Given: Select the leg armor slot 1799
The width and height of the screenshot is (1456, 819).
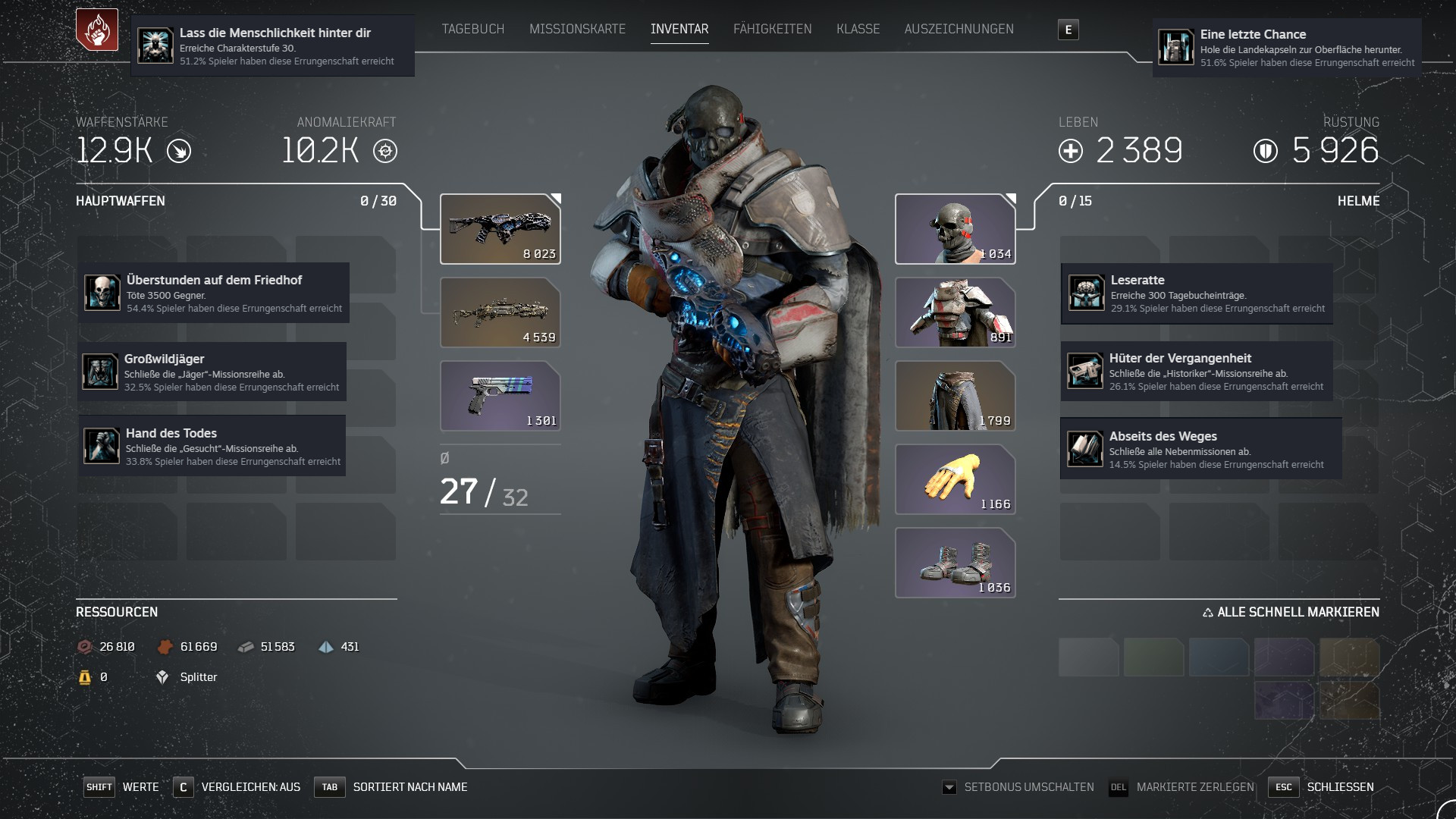Looking at the screenshot, I should coord(955,396).
